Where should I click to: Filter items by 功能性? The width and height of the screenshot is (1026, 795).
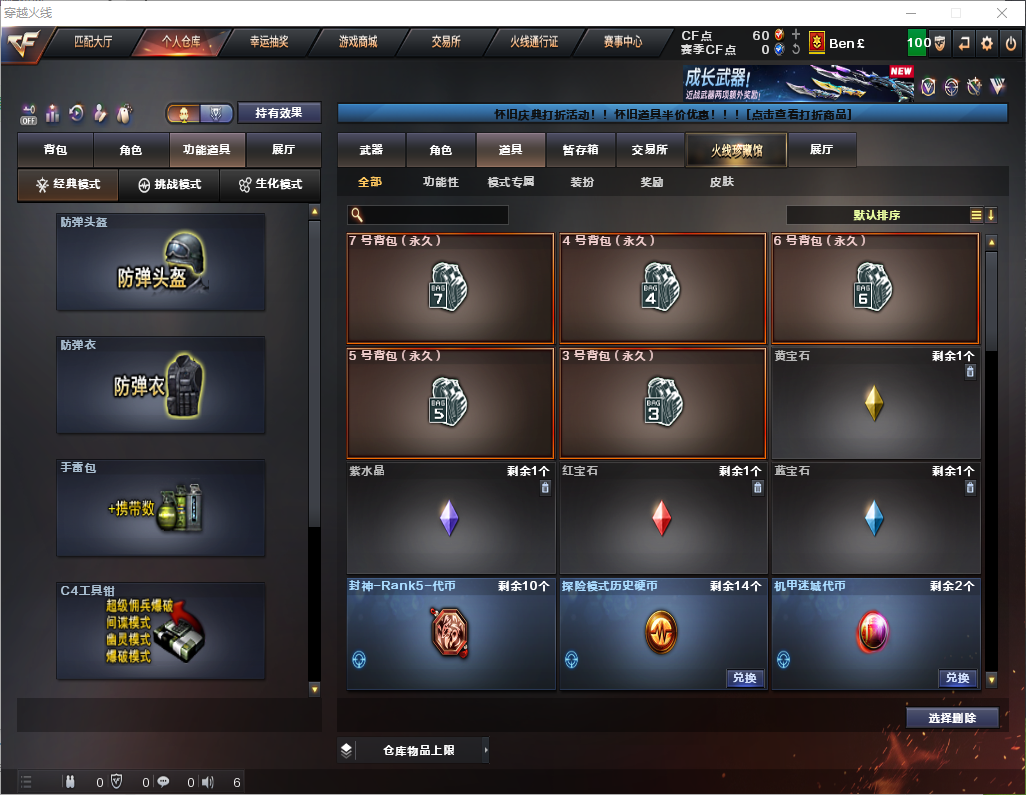click(440, 183)
